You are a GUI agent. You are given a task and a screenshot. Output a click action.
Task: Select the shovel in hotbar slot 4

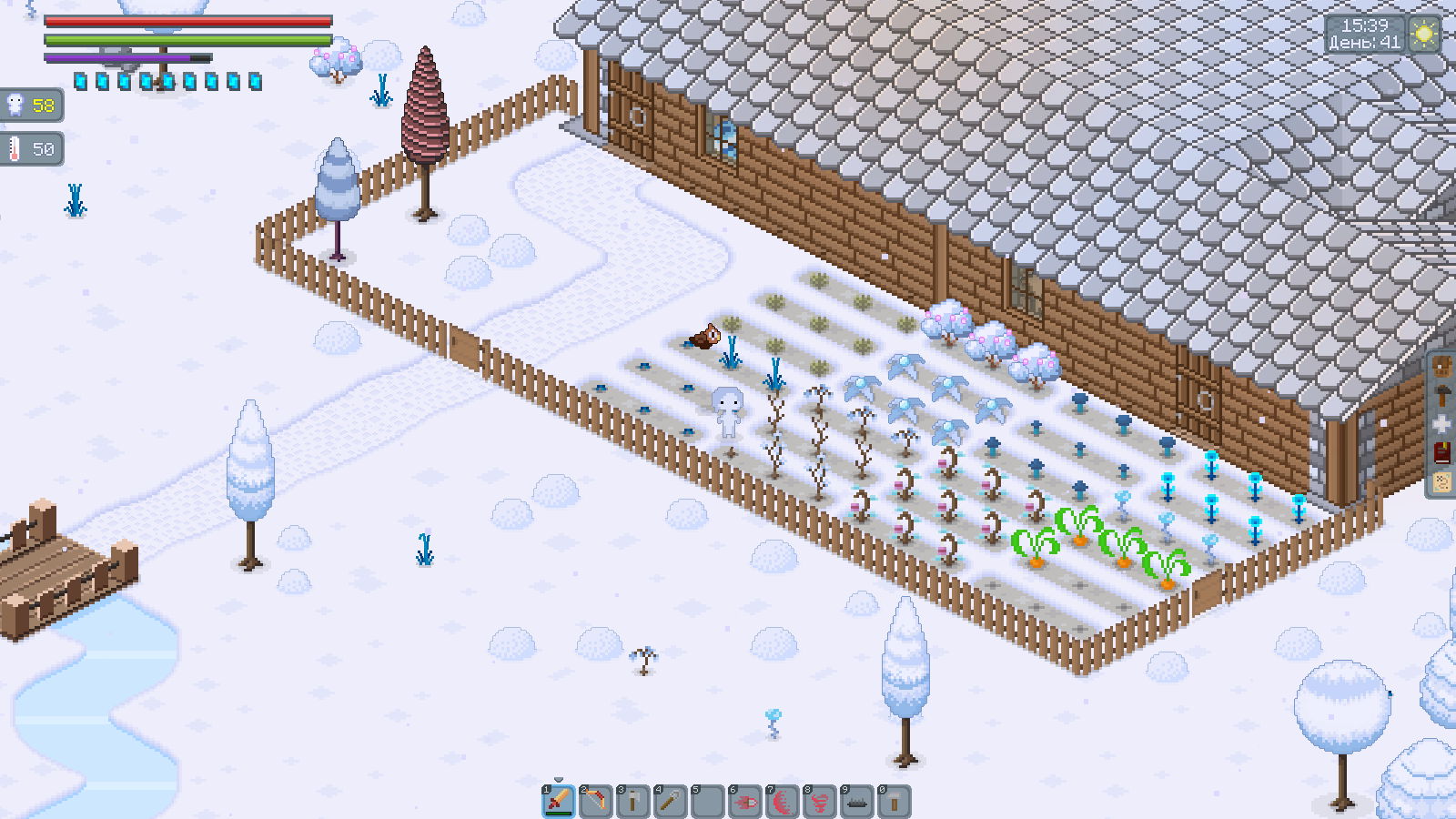click(671, 801)
